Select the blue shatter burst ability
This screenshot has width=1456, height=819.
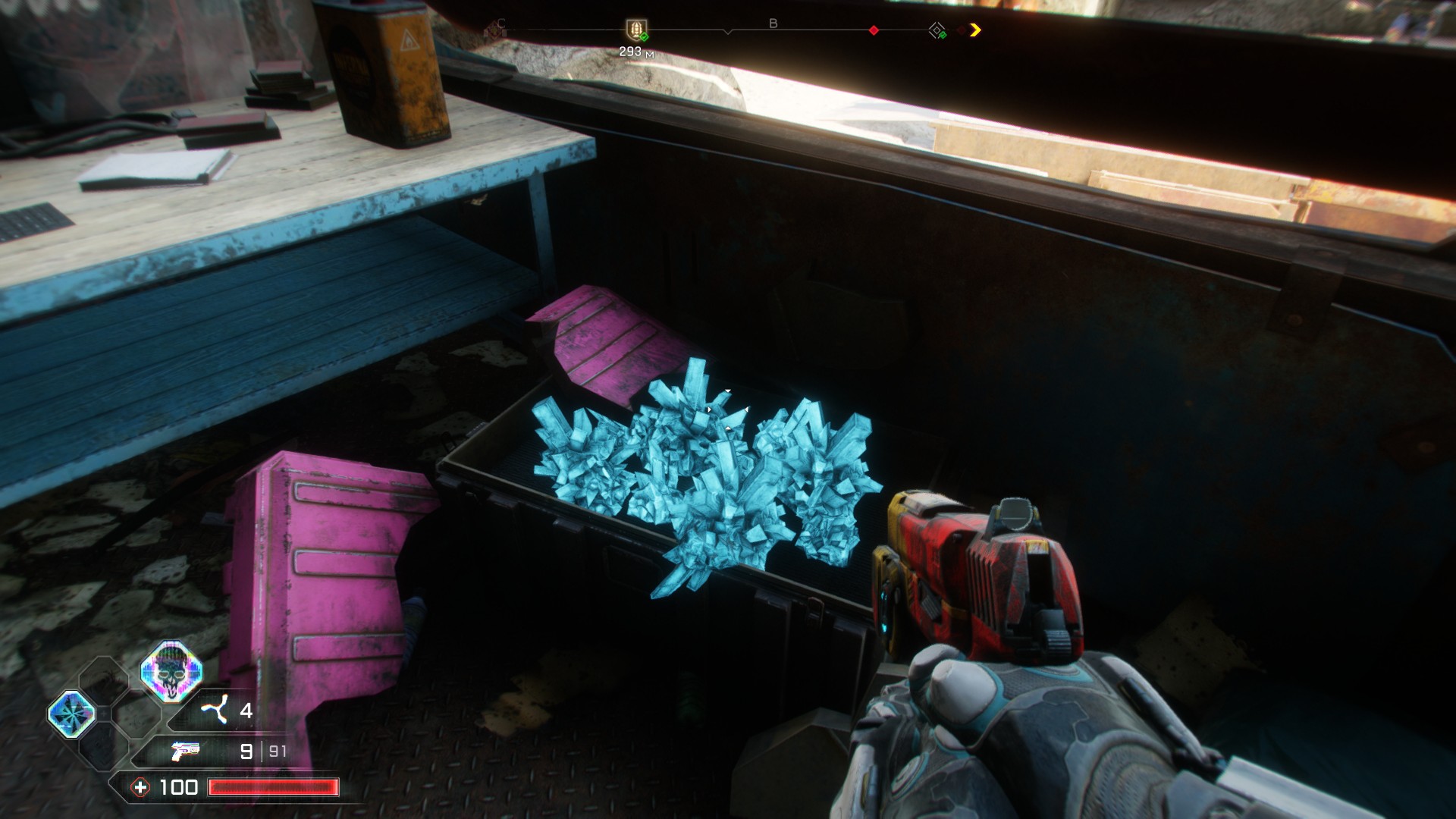pyautogui.click(x=72, y=714)
